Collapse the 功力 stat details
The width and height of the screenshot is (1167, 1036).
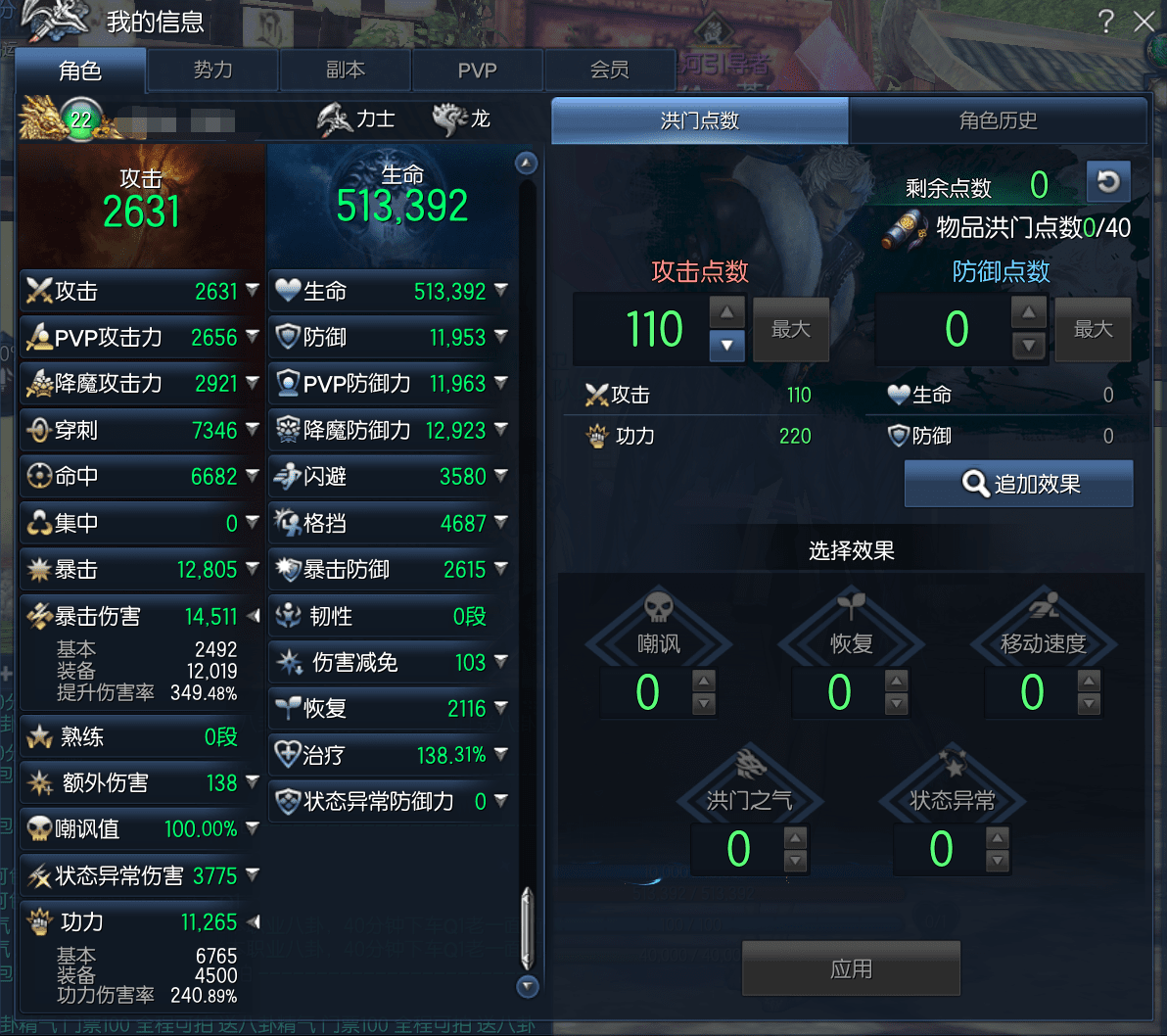[253, 921]
